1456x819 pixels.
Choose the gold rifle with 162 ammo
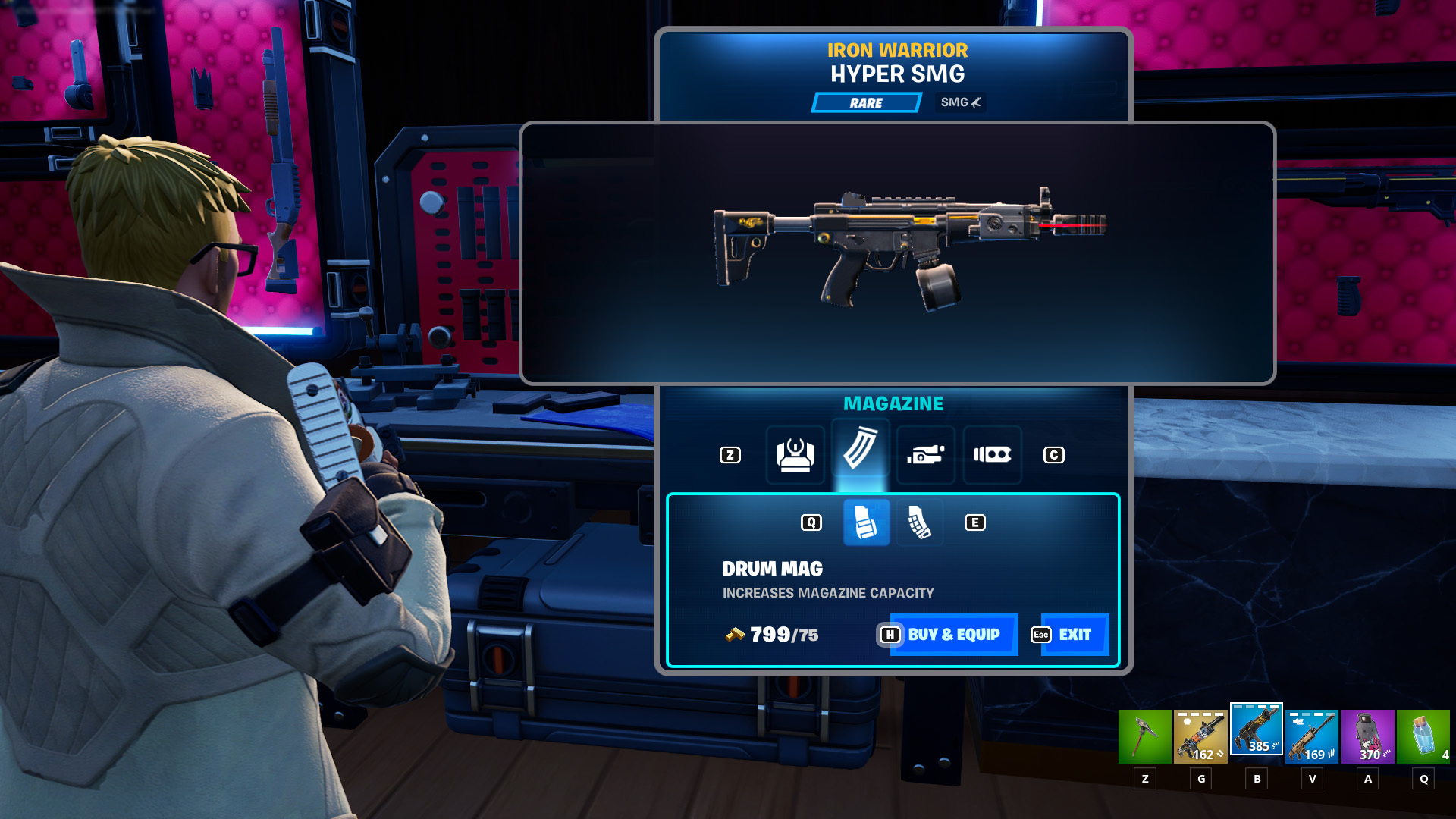(x=1200, y=736)
